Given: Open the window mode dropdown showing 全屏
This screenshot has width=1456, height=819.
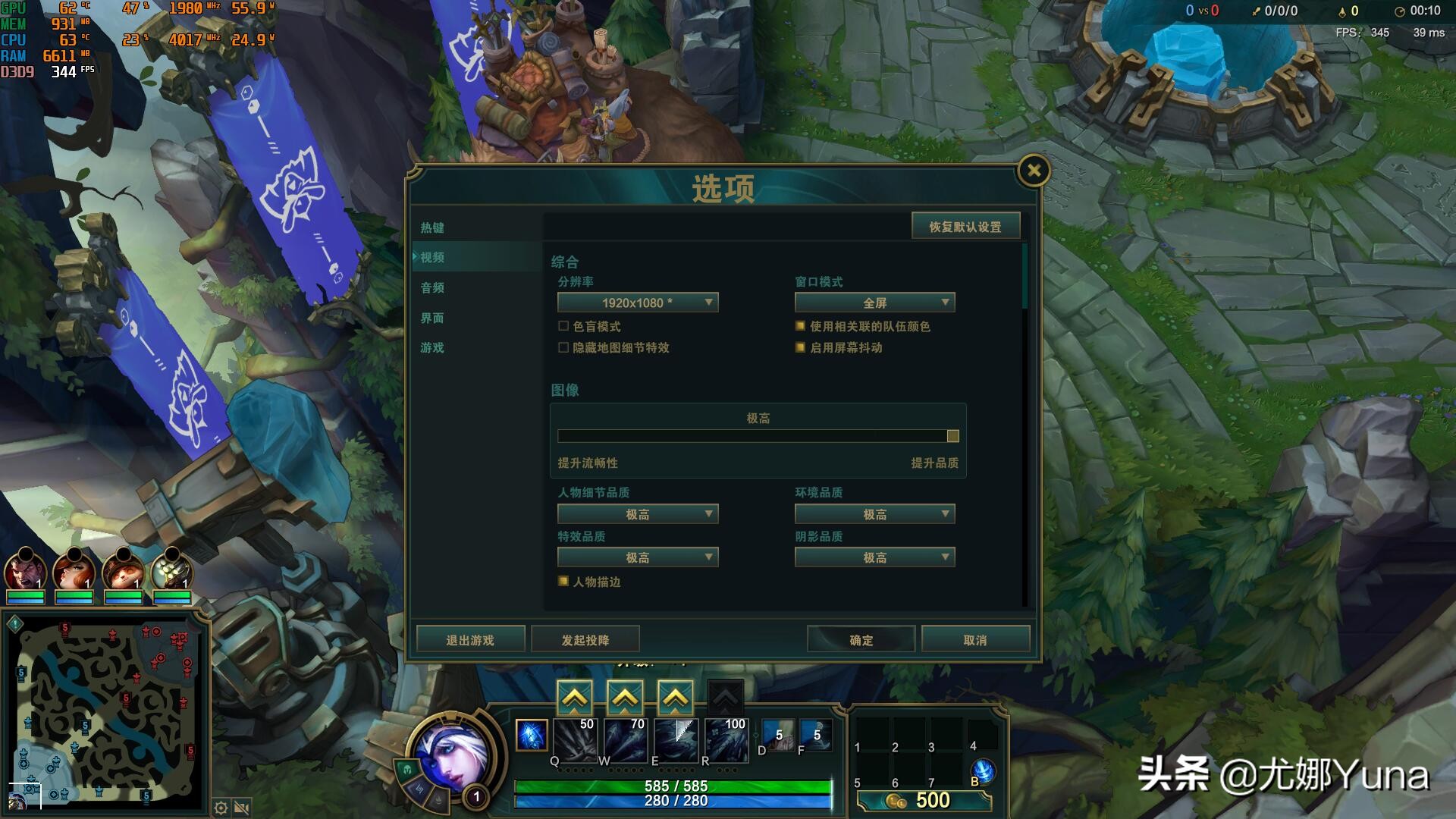Looking at the screenshot, I should [x=874, y=302].
